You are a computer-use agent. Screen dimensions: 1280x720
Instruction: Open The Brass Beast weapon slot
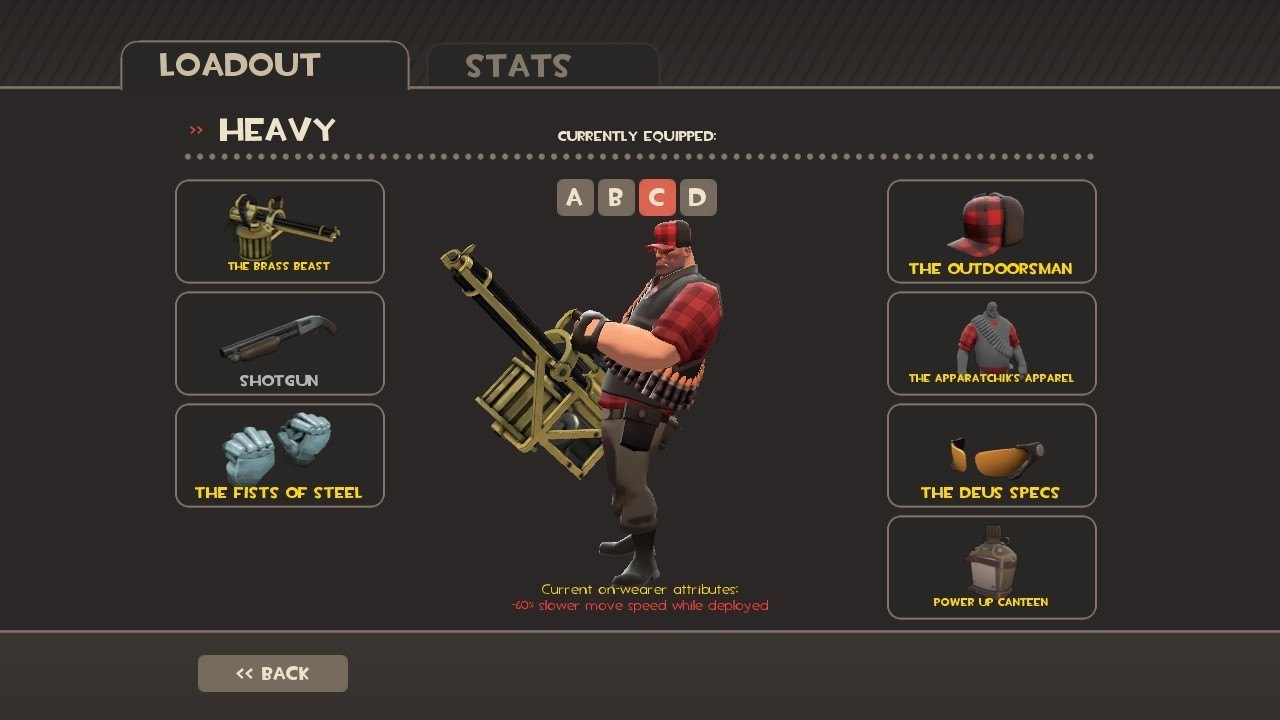[280, 231]
